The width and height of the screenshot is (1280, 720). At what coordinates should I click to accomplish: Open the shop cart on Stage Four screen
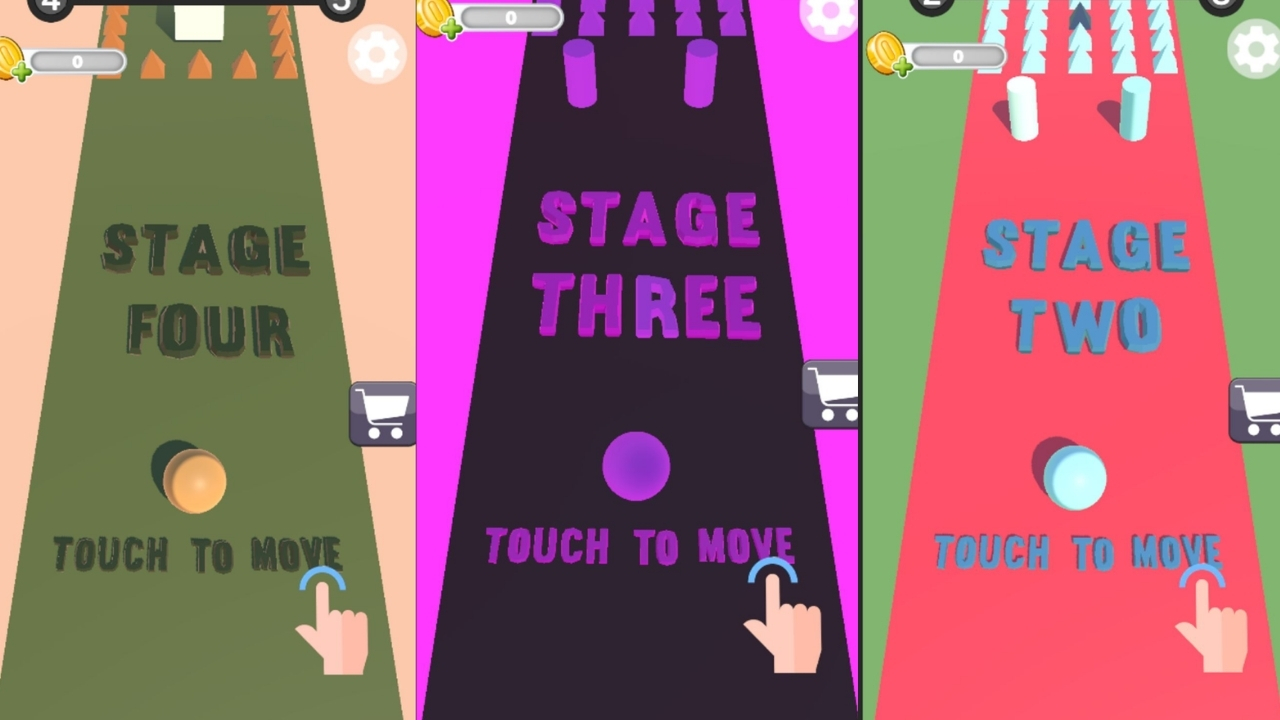(383, 413)
